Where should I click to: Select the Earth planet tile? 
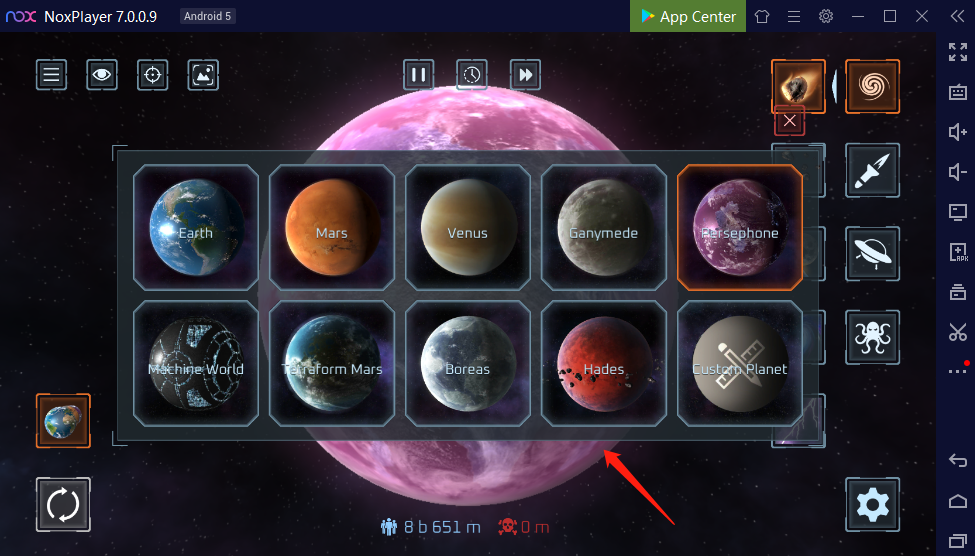tap(196, 228)
